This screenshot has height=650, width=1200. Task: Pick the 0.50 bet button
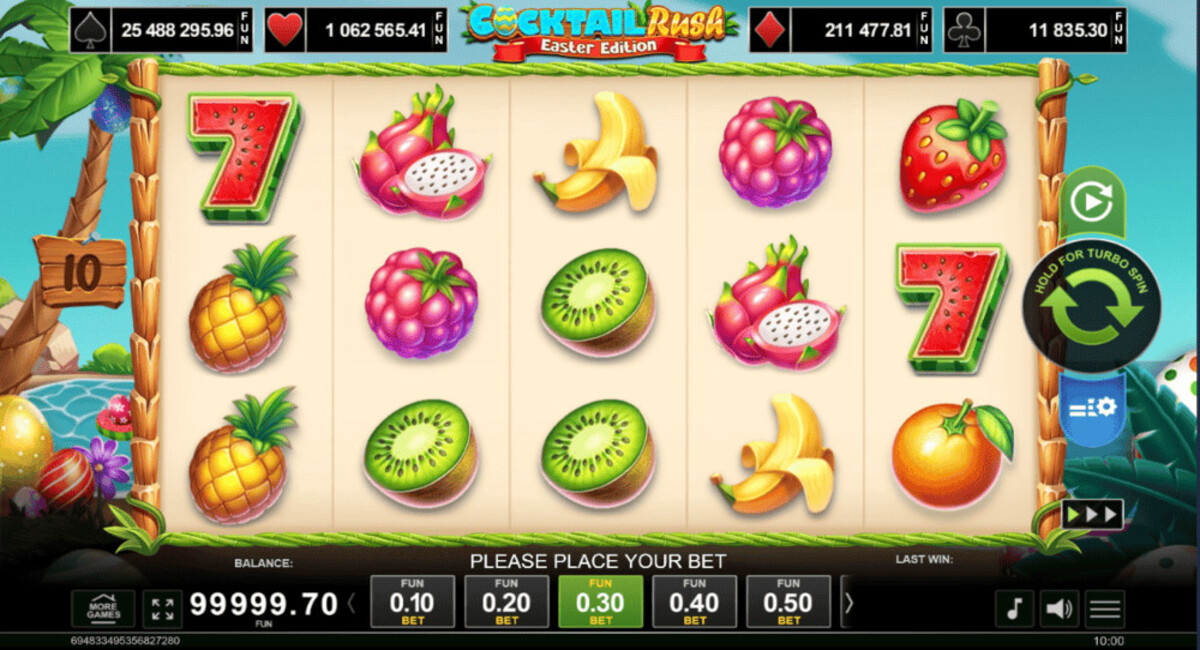point(788,602)
